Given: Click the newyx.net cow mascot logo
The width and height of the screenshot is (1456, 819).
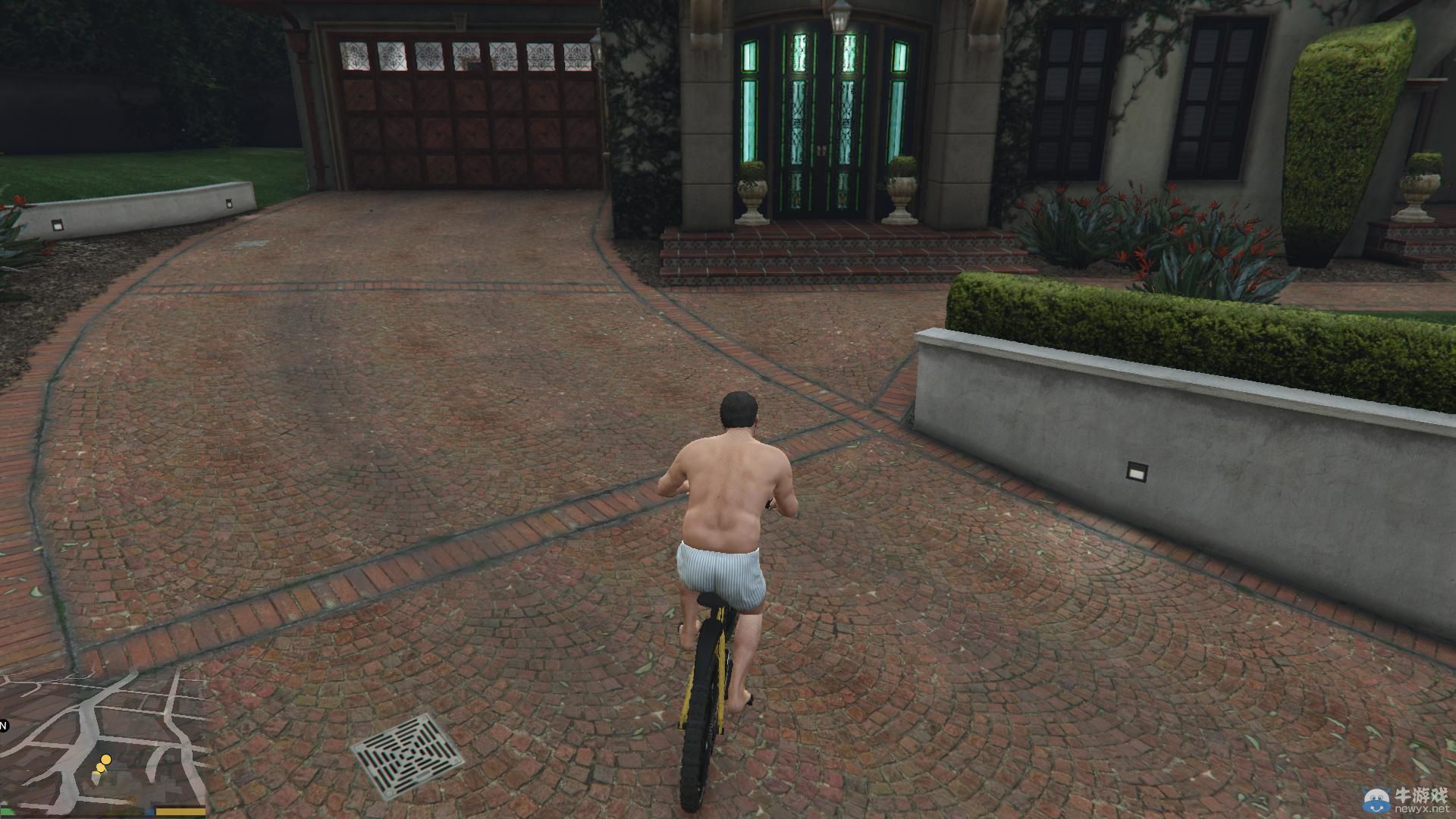Looking at the screenshot, I should point(1376,801).
